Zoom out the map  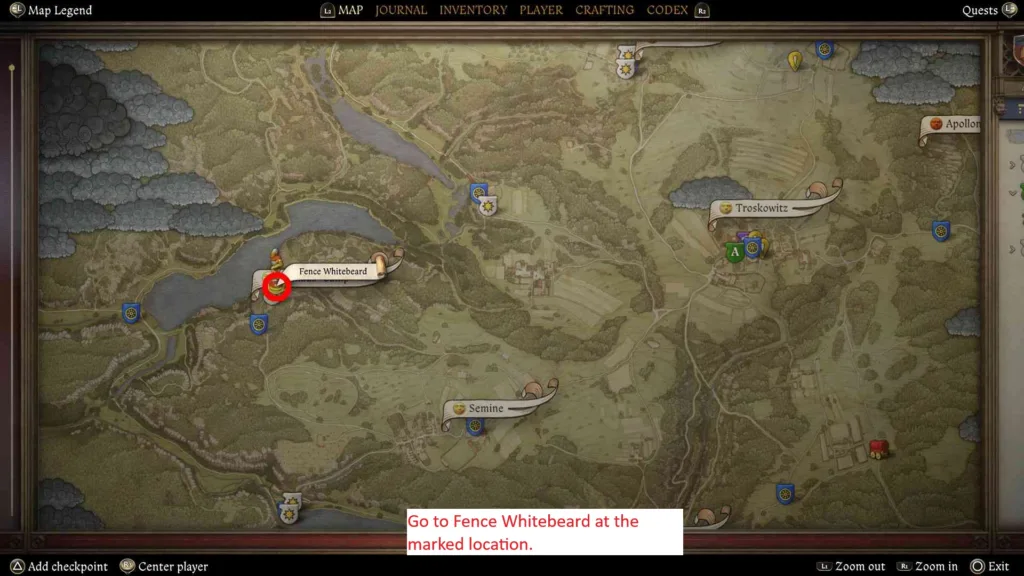[859, 566]
